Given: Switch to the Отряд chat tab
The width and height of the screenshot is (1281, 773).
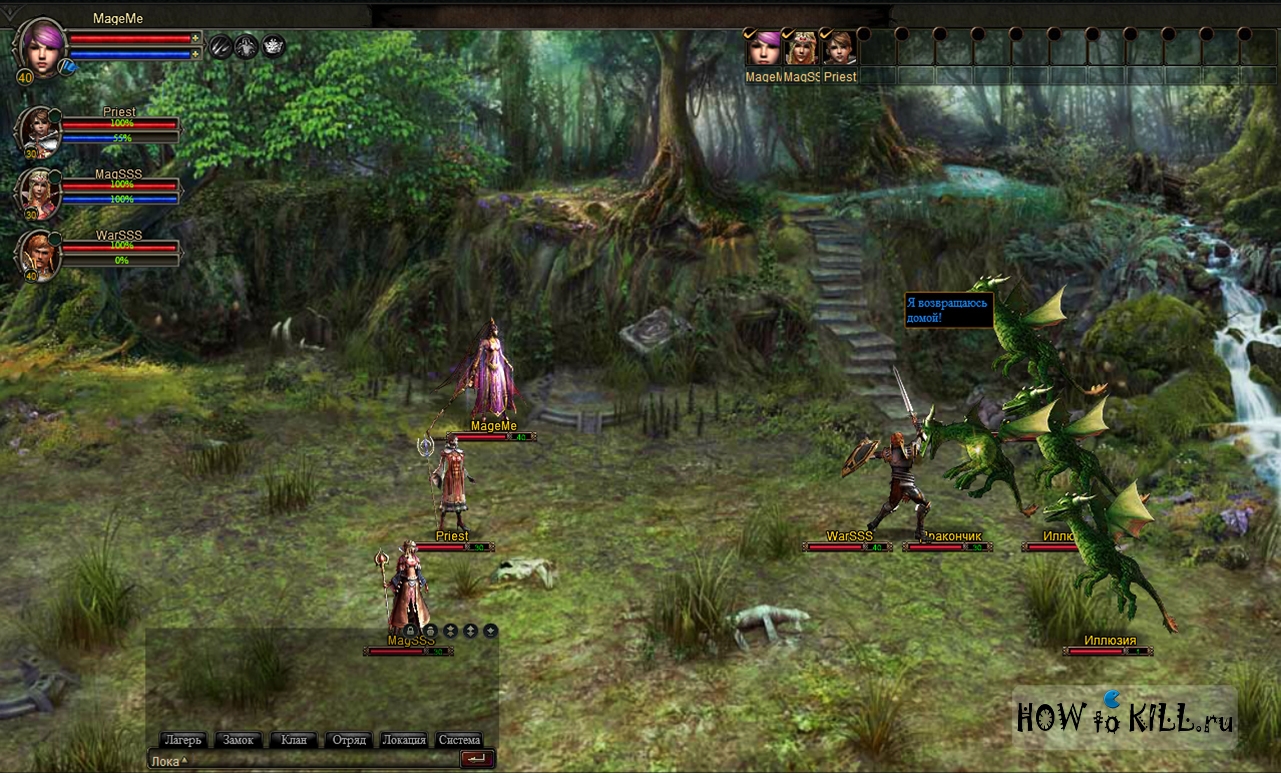Looking at the screenshot, I should click(349, 740).
